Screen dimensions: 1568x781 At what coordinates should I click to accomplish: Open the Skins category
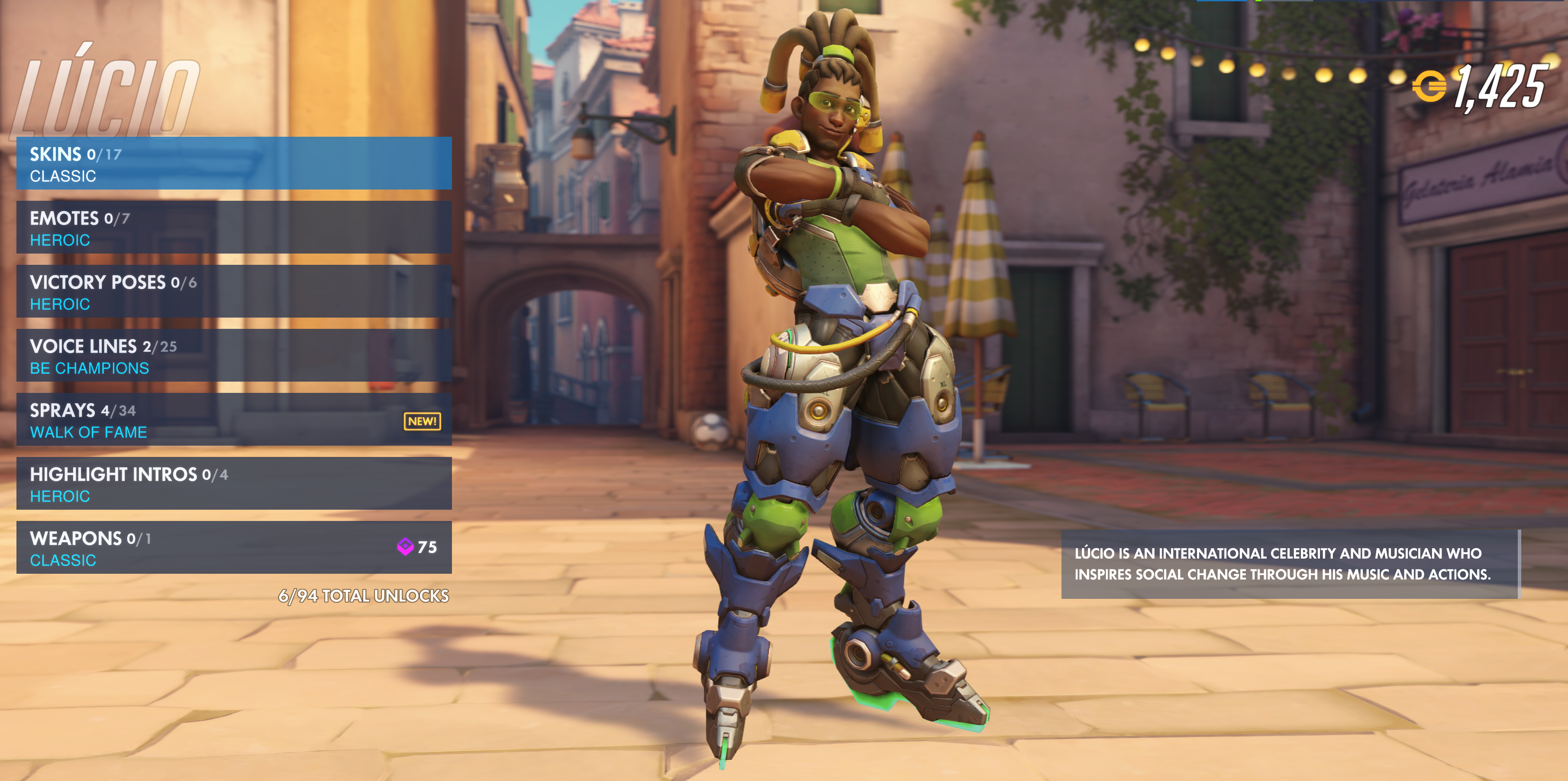(x=234, y=164)
